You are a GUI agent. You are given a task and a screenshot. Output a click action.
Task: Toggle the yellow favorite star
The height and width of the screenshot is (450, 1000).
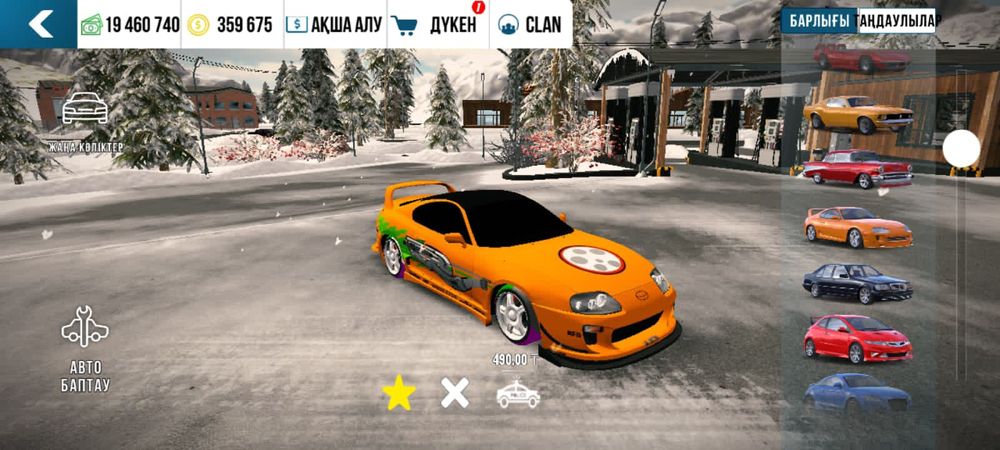[398, 393]
